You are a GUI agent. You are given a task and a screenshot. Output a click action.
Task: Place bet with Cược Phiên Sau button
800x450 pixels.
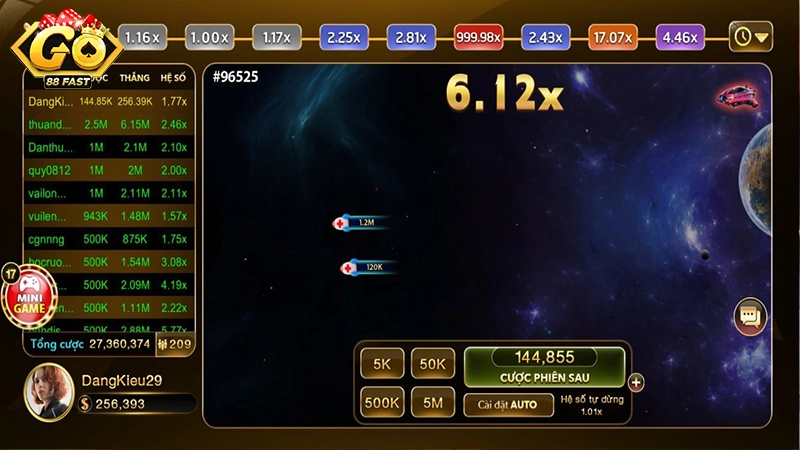[x=544, y=367]
